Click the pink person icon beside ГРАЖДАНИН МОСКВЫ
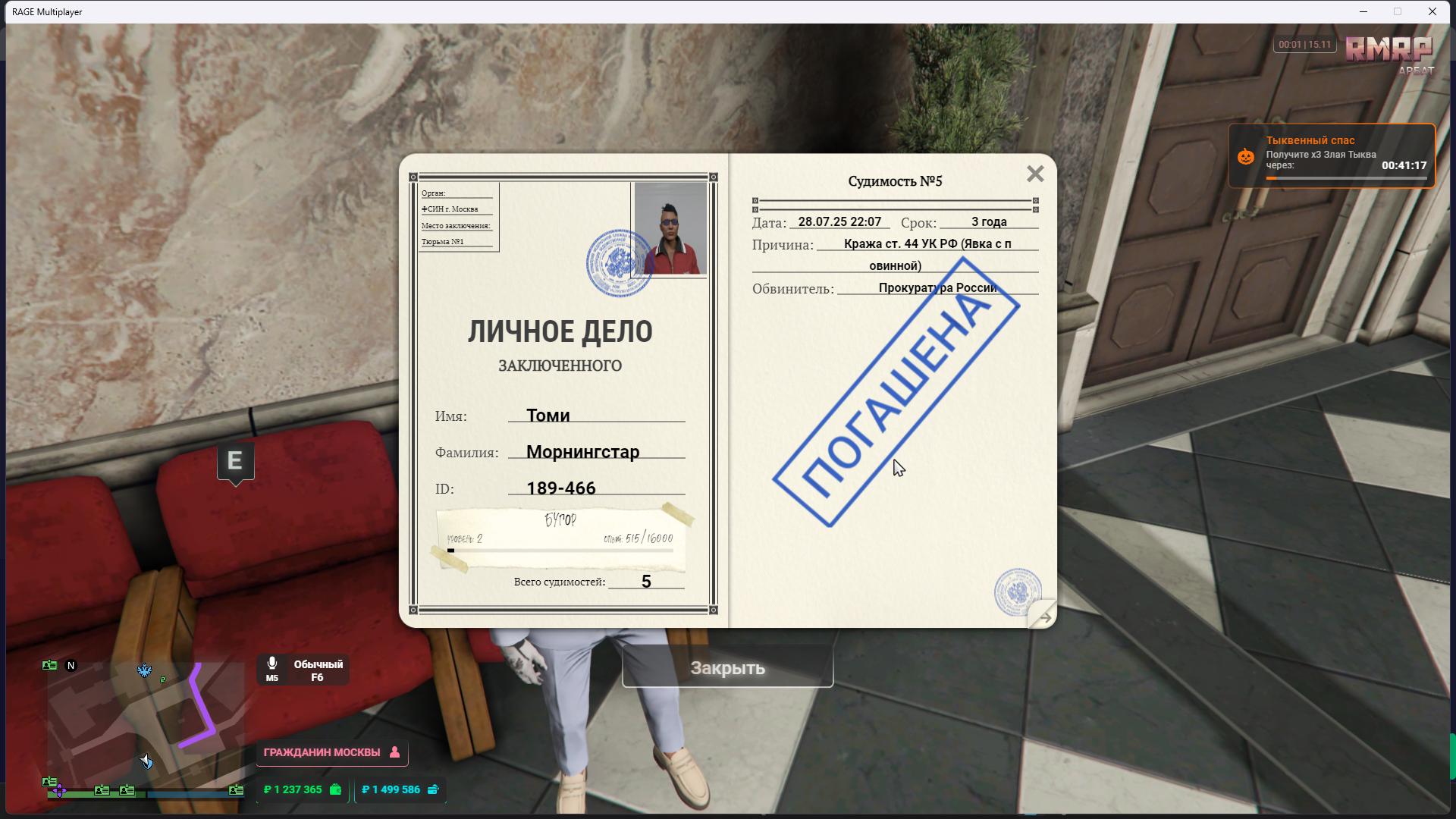 pyautogui.click(x=394, y=753)
